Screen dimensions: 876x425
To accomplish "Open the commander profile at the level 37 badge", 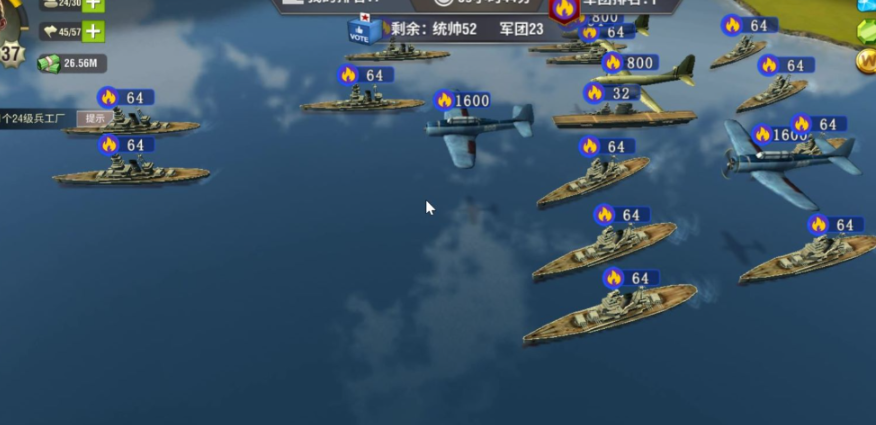I will pyautogui.click(x=10, y=50).
